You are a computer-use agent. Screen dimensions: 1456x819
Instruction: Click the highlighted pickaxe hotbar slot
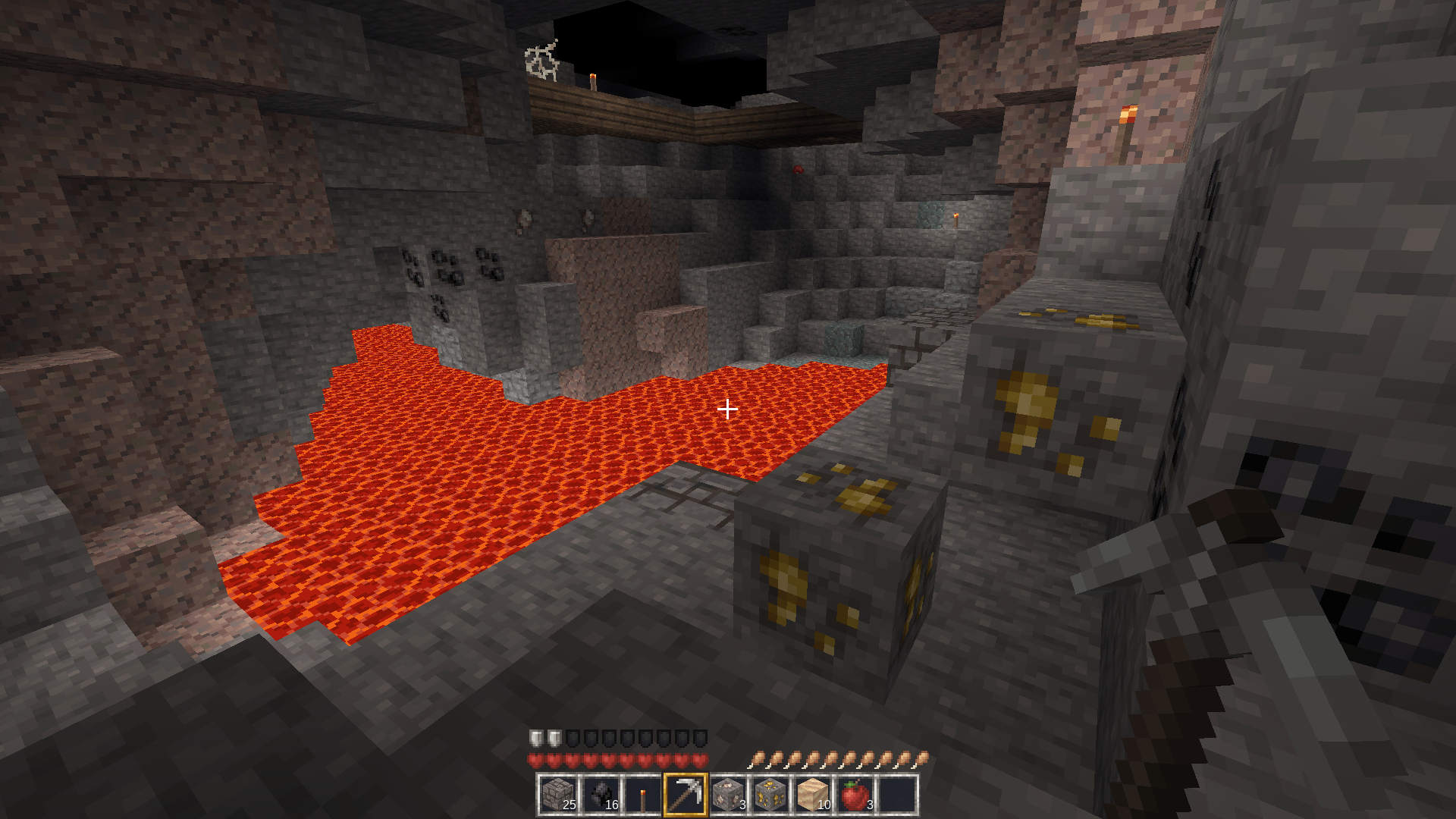pos(686,795)
